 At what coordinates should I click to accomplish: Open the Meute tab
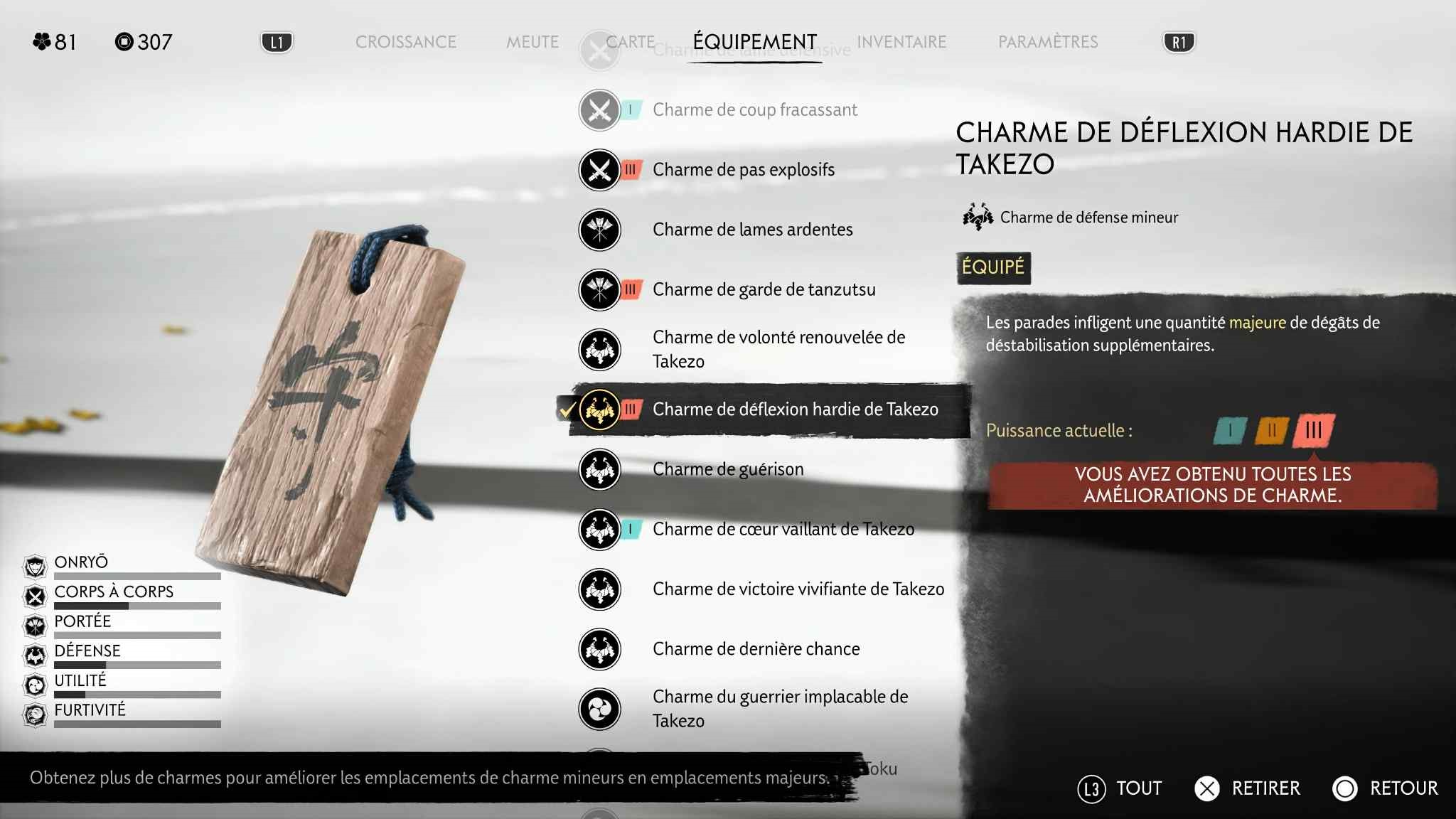pyautogui.click(x=532, y=42)
